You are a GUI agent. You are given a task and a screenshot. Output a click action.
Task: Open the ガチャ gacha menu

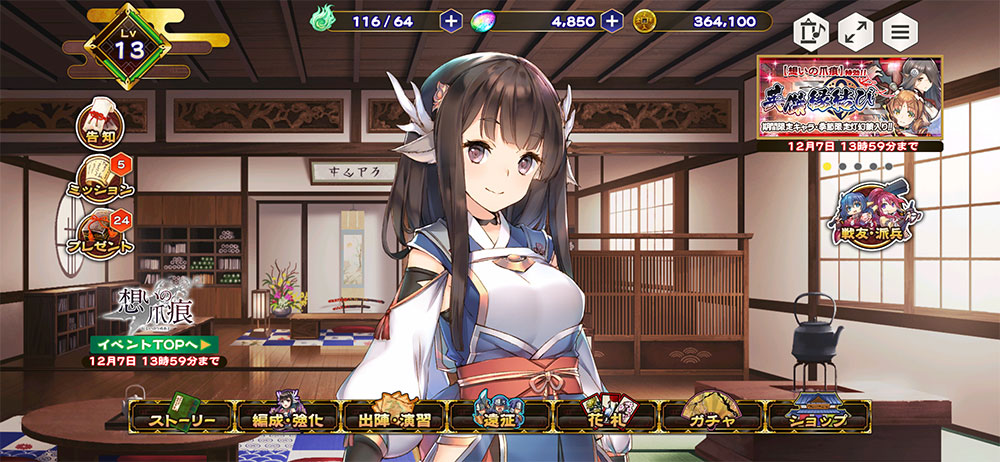click(x=712, y=417)
